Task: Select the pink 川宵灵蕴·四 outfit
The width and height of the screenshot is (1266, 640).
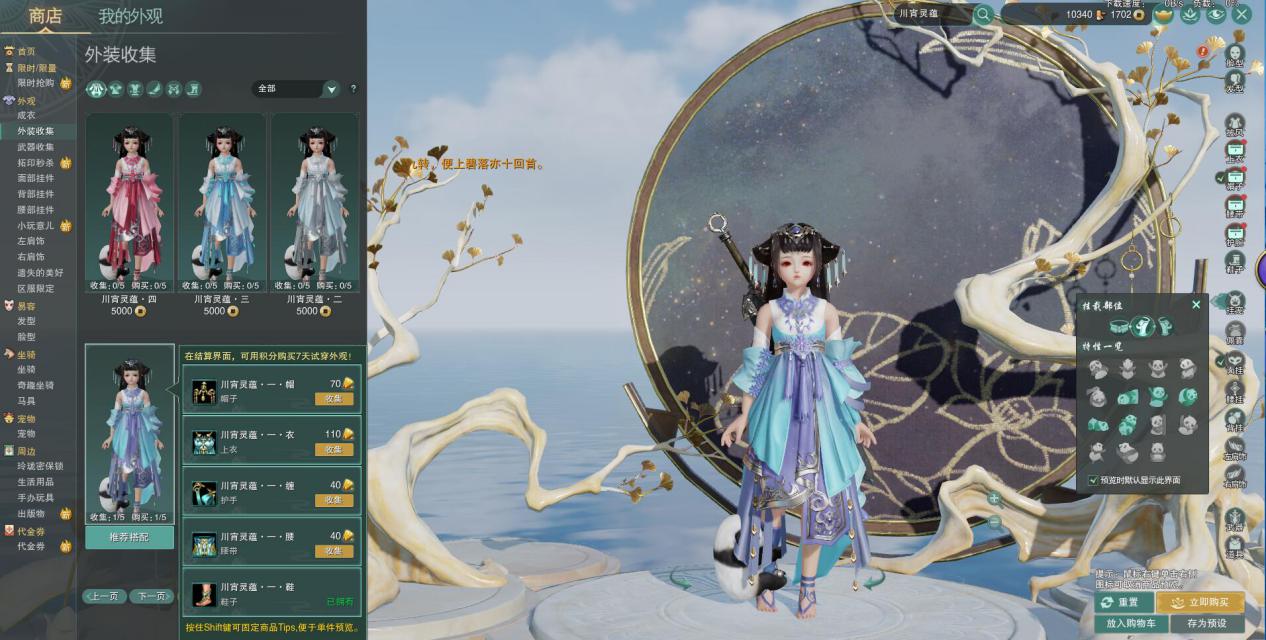Action: [x=129, y=205]
